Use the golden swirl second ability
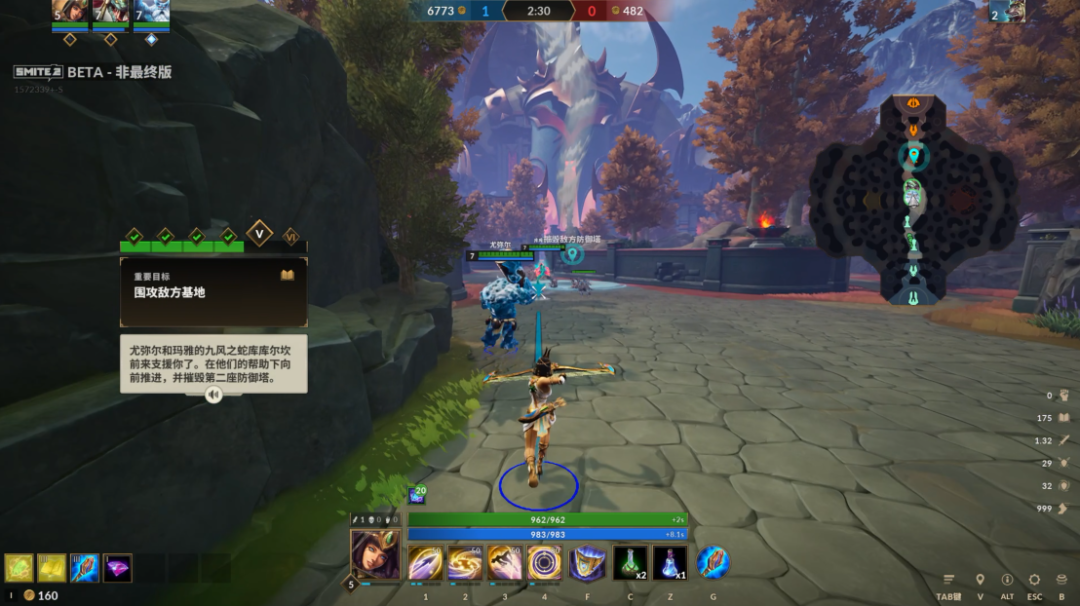The image size is (1080, 606). (465, 563)
